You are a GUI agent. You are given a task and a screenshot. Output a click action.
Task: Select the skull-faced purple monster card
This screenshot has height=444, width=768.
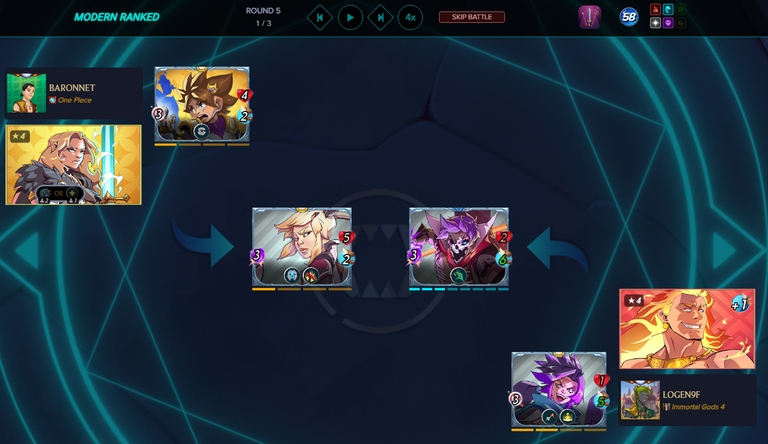tap(458, 247)
